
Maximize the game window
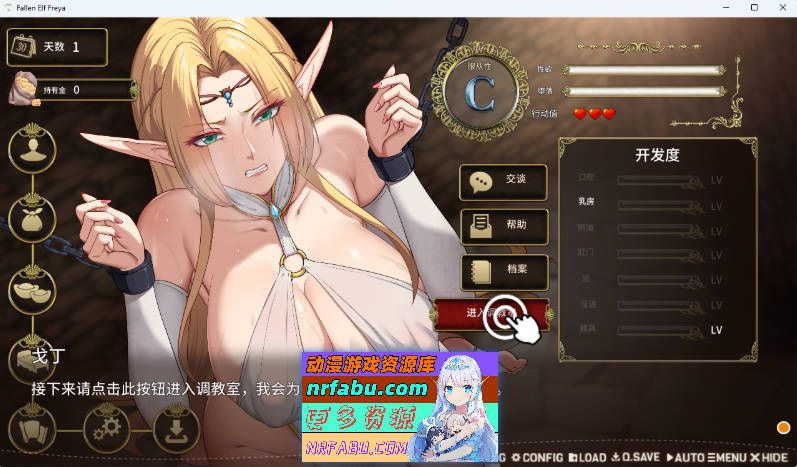coord(754,8)
